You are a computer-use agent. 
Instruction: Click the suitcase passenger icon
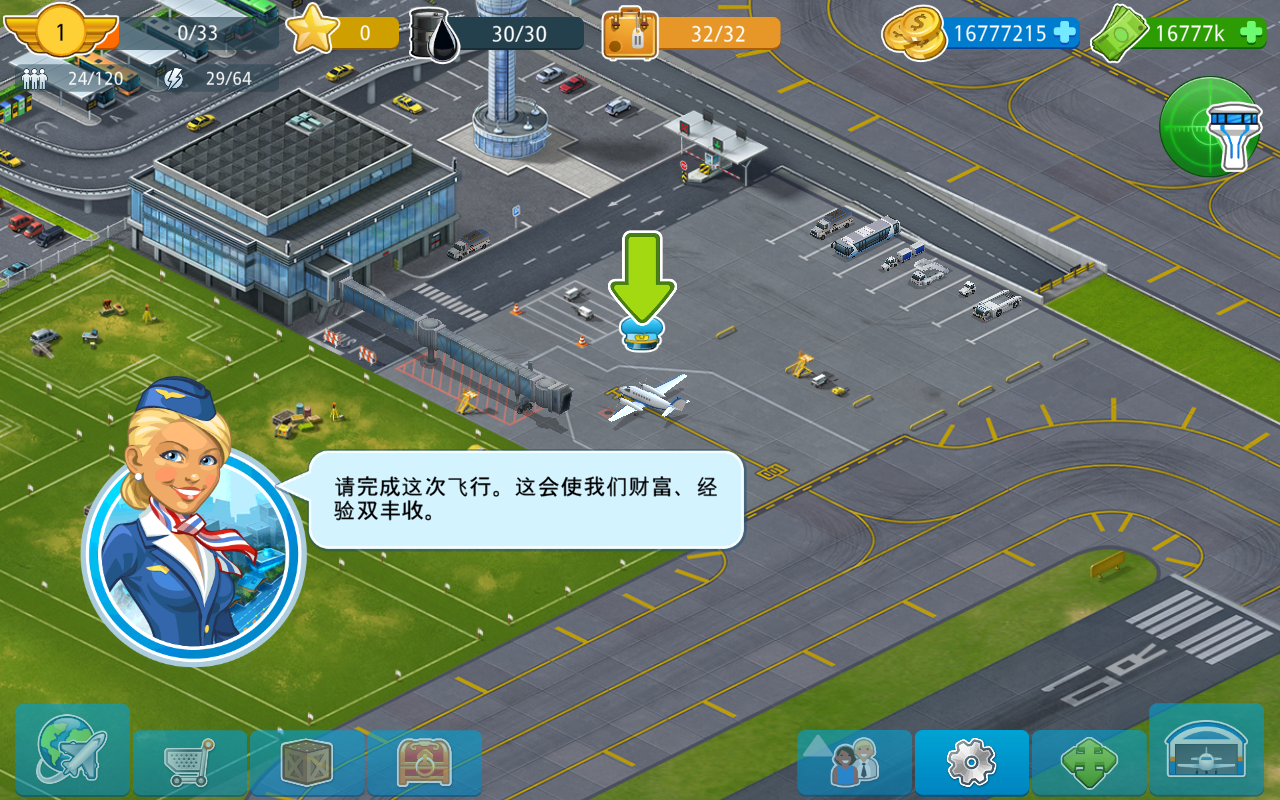tap(630, 32)
